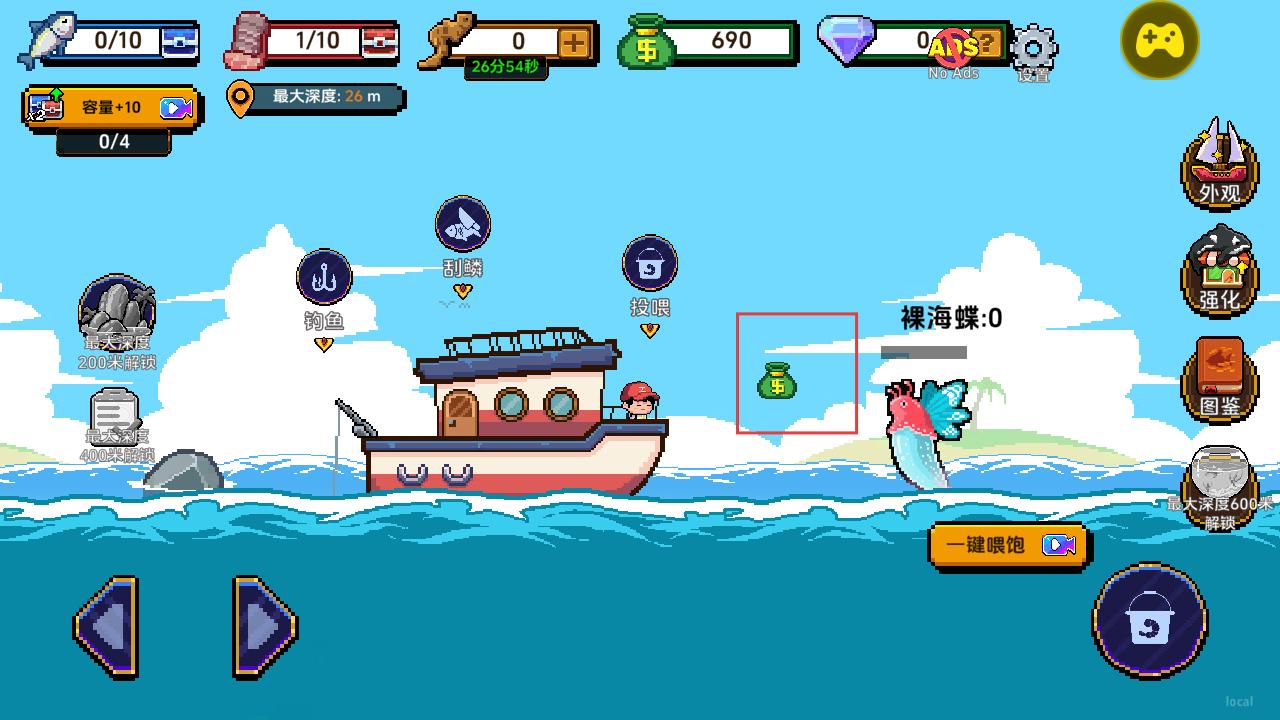Collect the floating green money bag
The image size is (1280, 720).
777,381
